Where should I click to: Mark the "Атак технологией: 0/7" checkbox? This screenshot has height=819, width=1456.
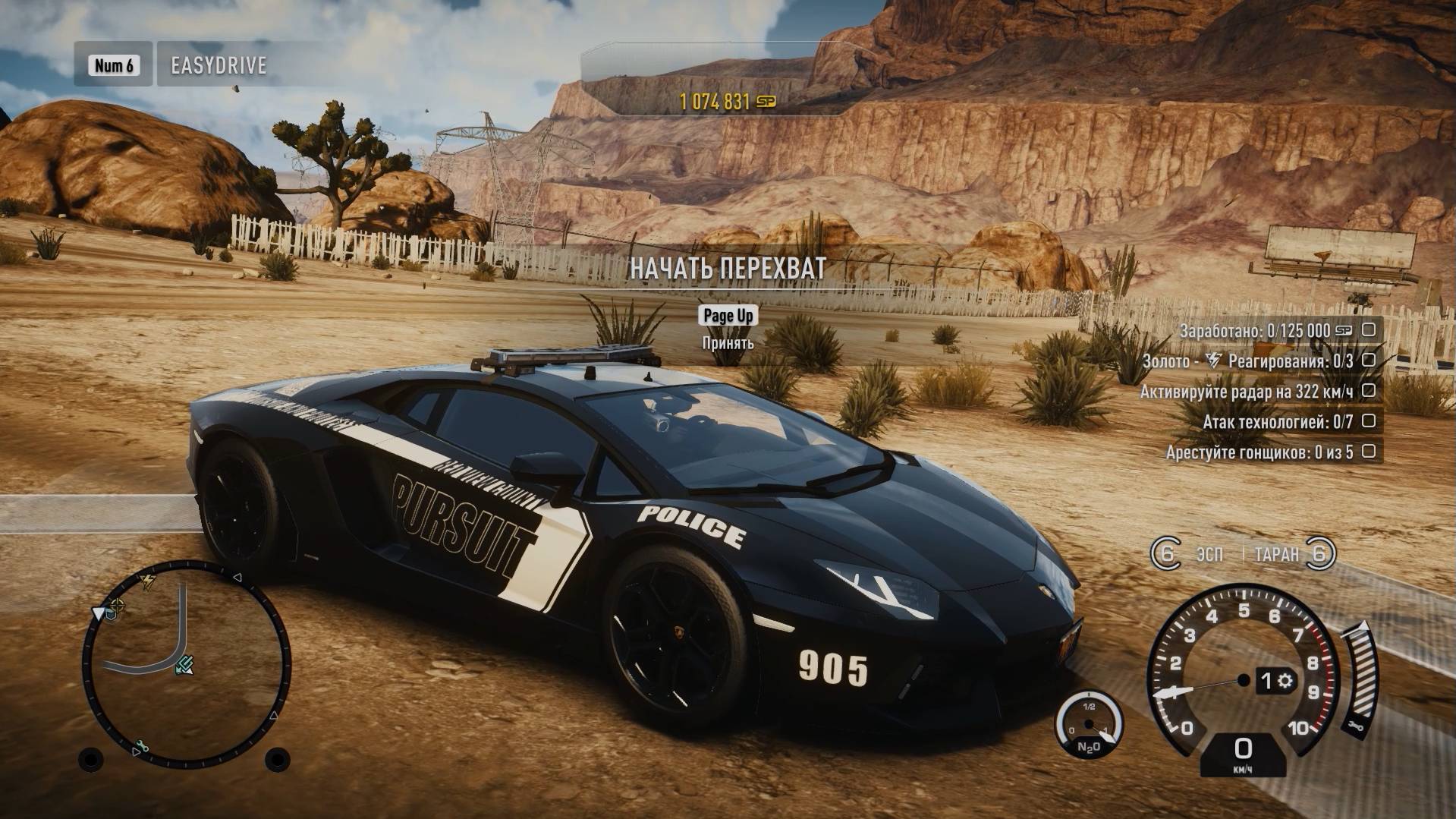(1368, 421)
